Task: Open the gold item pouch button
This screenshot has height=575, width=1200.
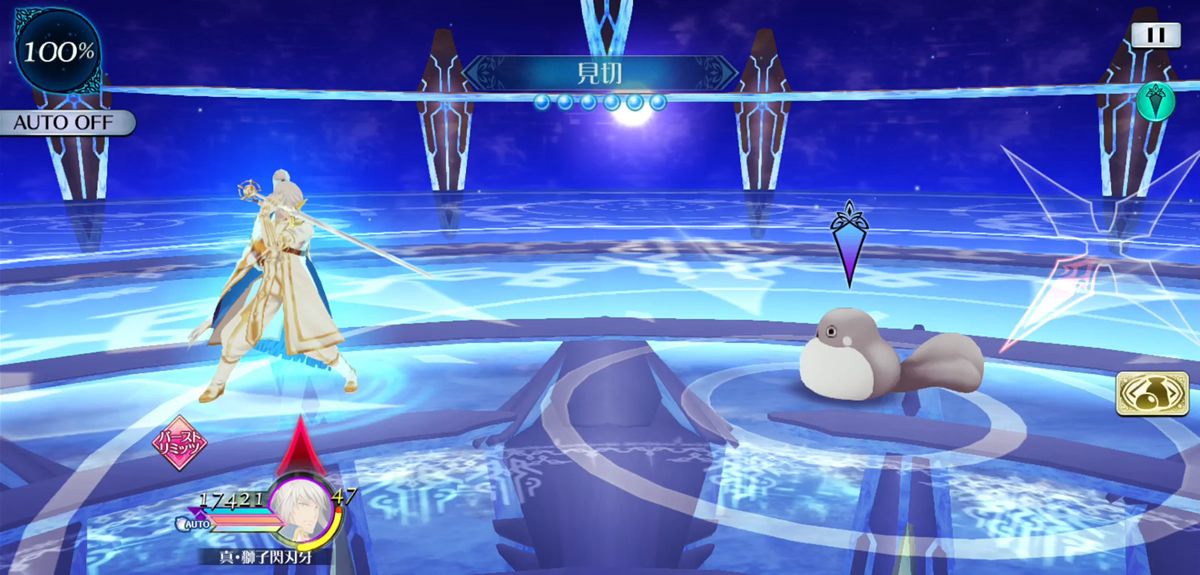Action: (1145, 393)
